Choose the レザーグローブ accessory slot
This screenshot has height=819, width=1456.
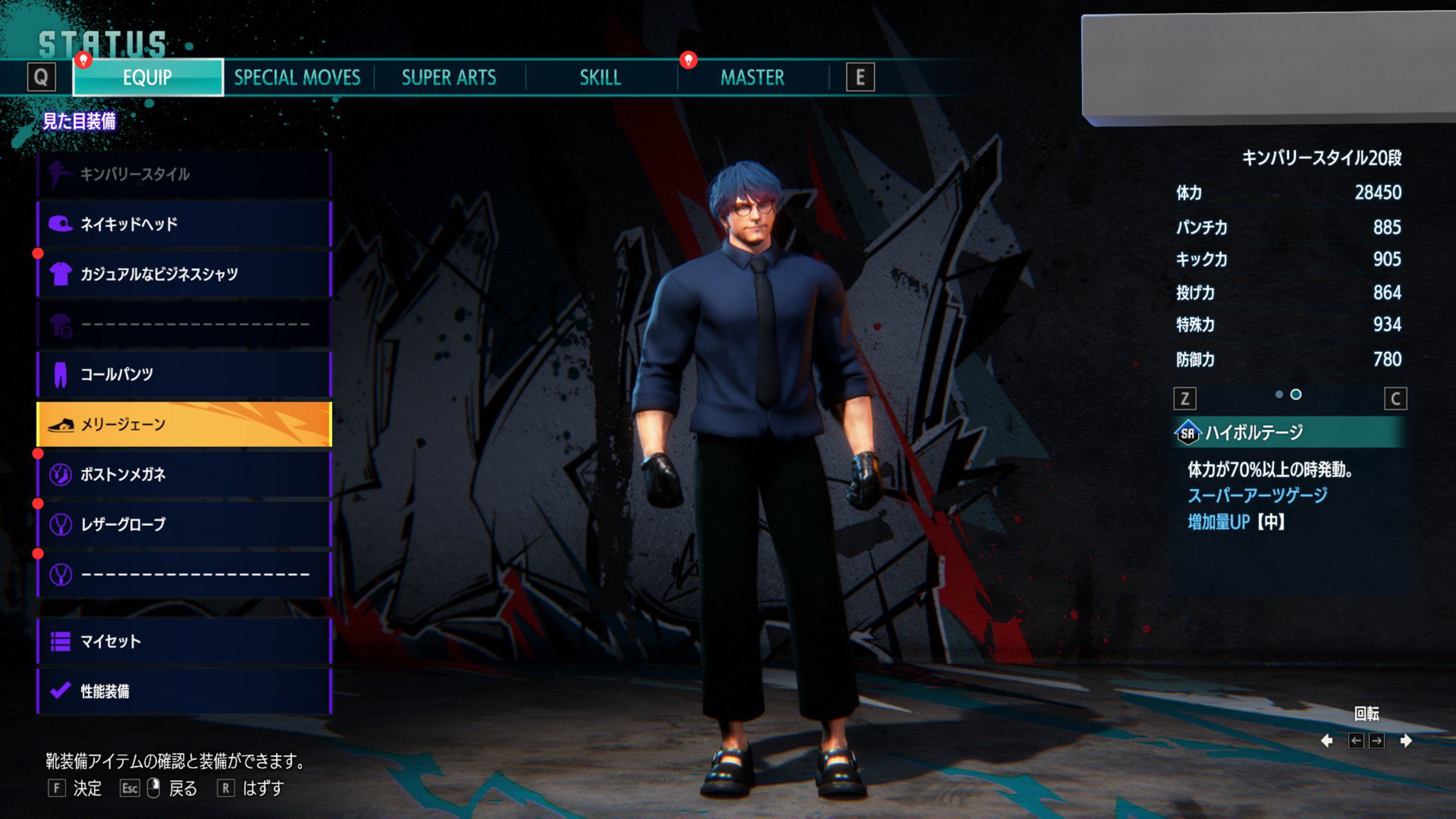click(x=184, y=525)
